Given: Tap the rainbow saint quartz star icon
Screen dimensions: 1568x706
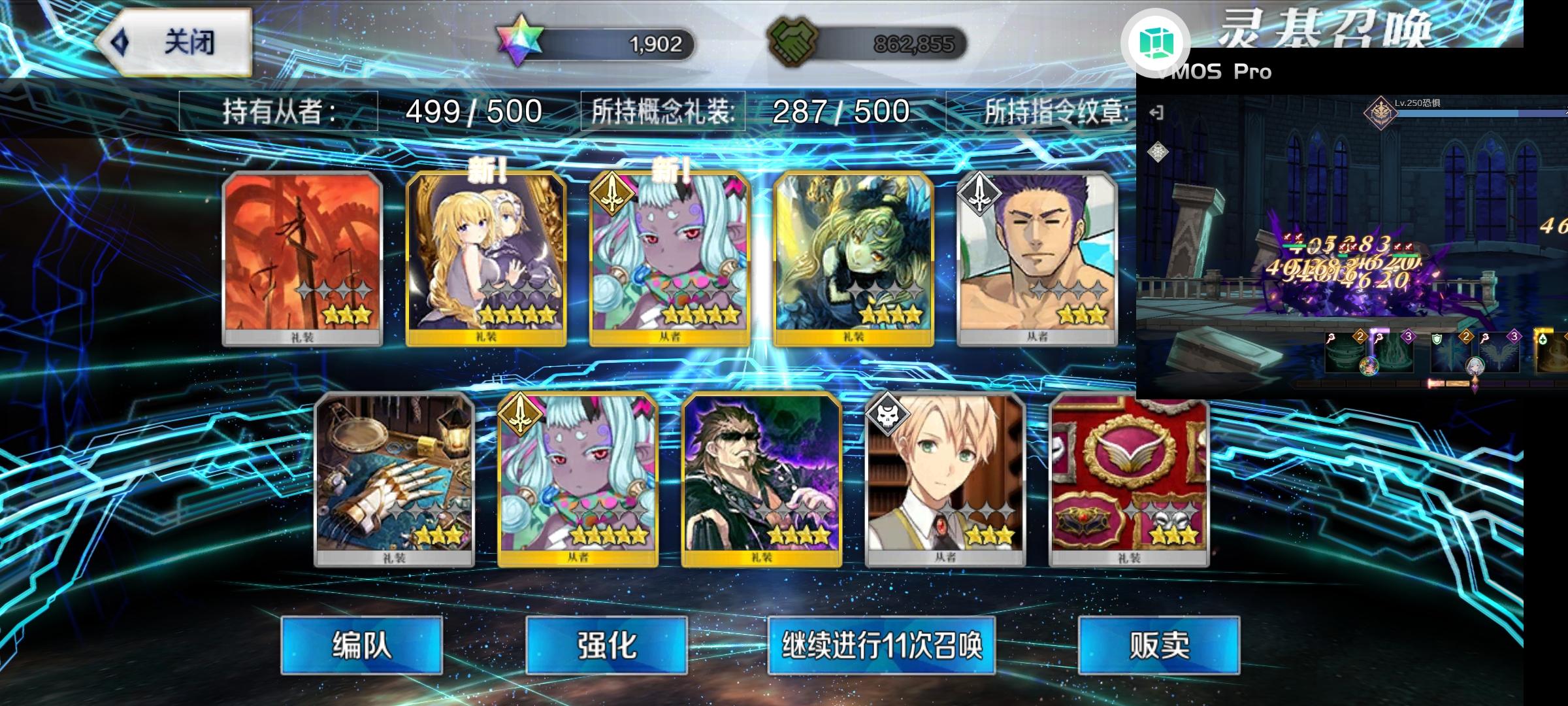Looking at the screenshot, I should (518, 41).
